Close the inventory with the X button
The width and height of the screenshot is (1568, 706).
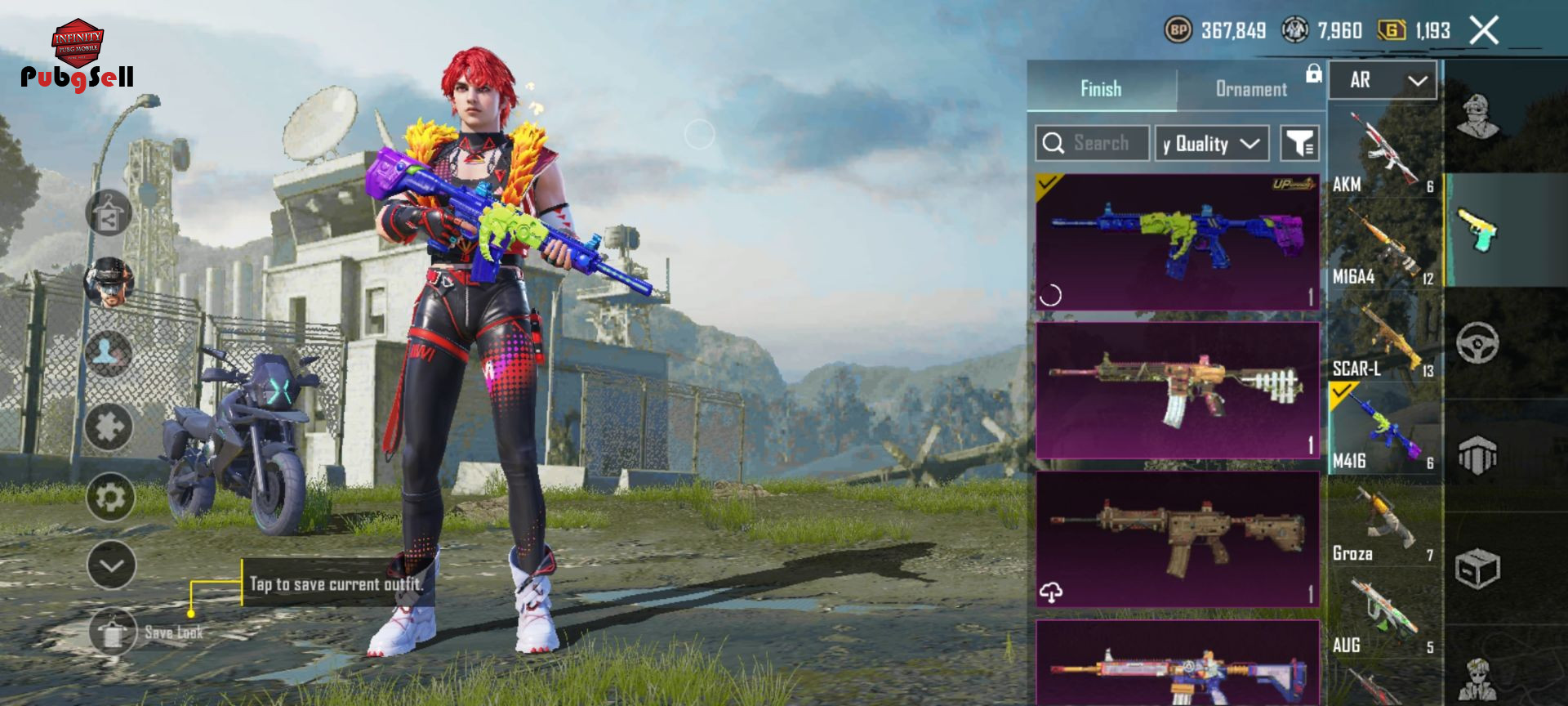tap(1484, 31)
